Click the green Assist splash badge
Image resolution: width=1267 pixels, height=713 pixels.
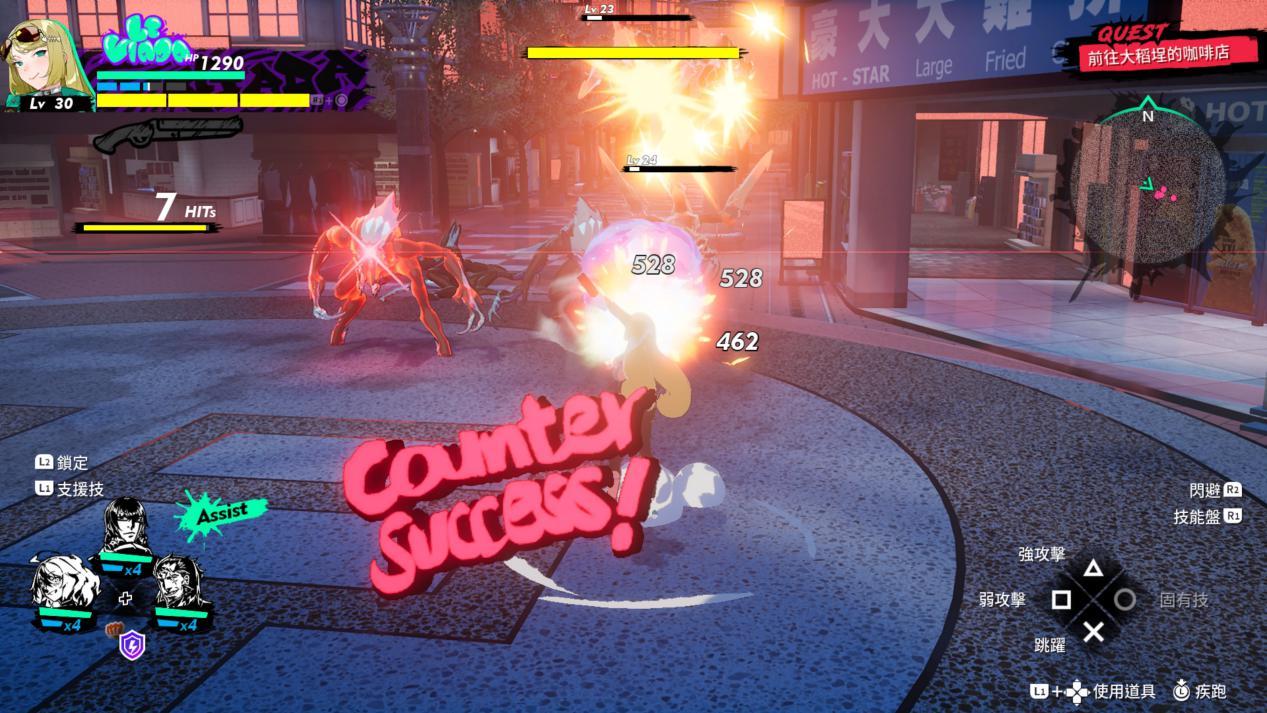click(221, 513)
